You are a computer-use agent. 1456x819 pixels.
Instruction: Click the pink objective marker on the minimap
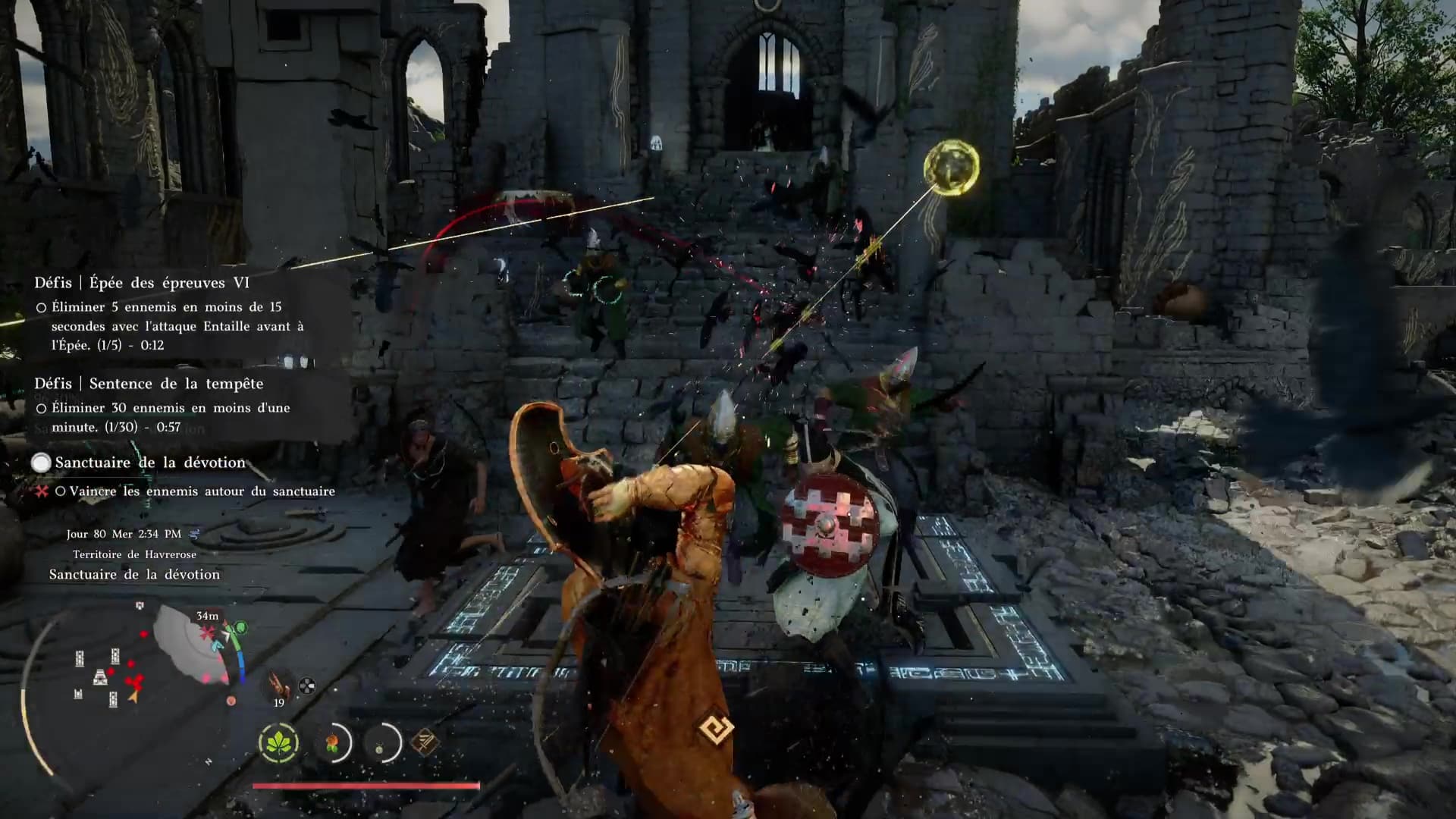click(207, 632)
